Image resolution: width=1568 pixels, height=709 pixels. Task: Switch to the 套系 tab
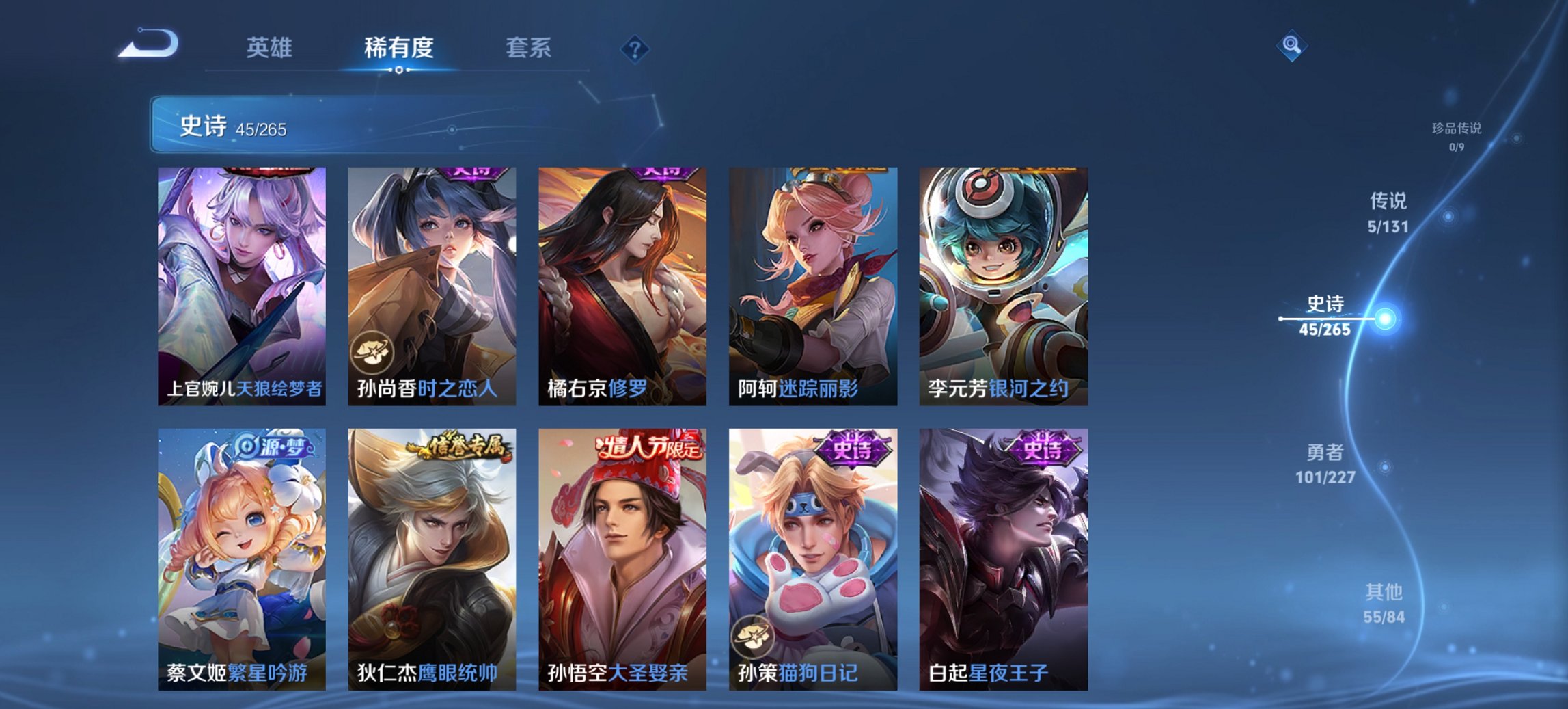coord(529,49)
